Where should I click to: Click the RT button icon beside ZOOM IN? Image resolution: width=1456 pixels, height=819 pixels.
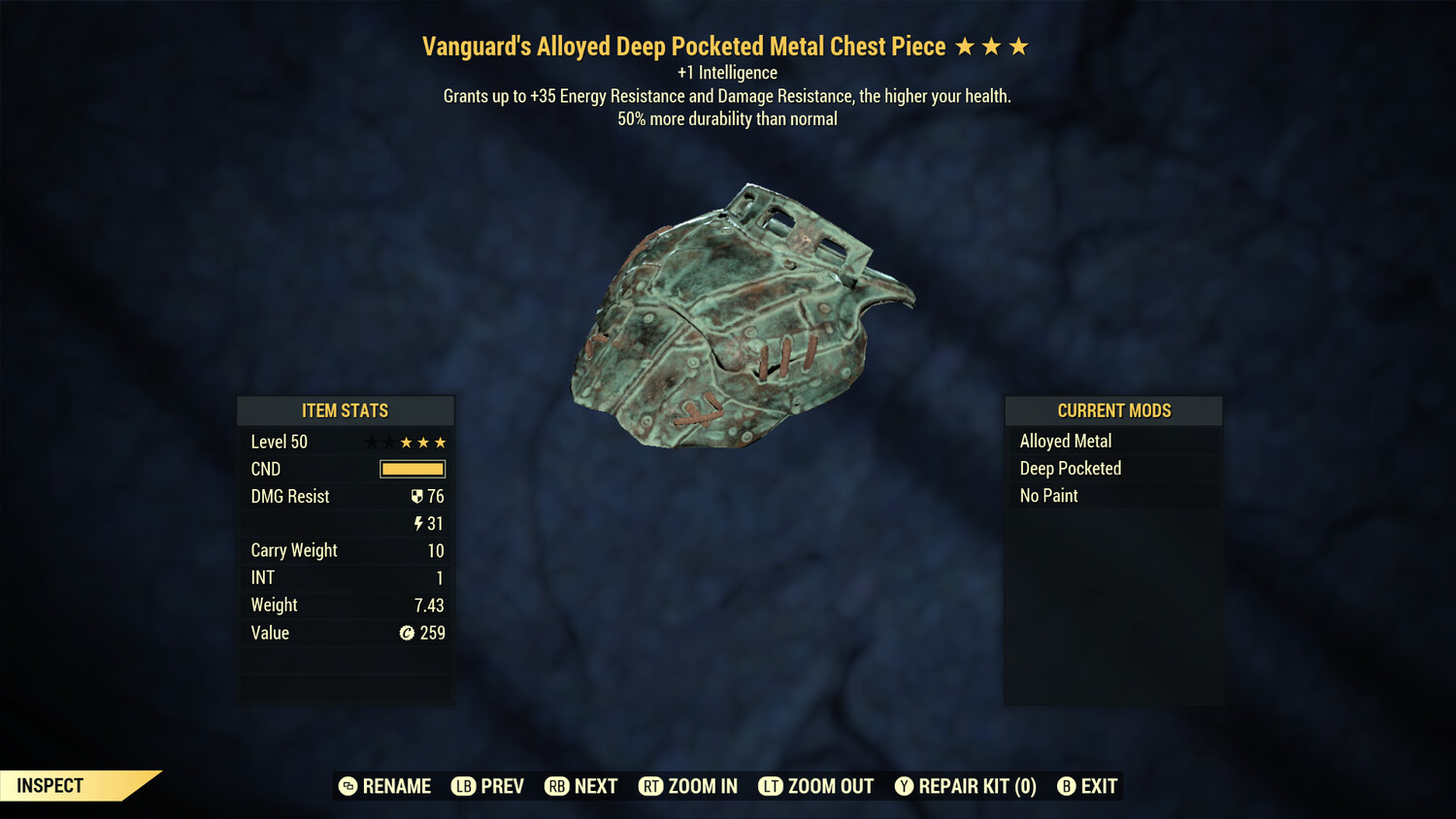tap(650, 786)
